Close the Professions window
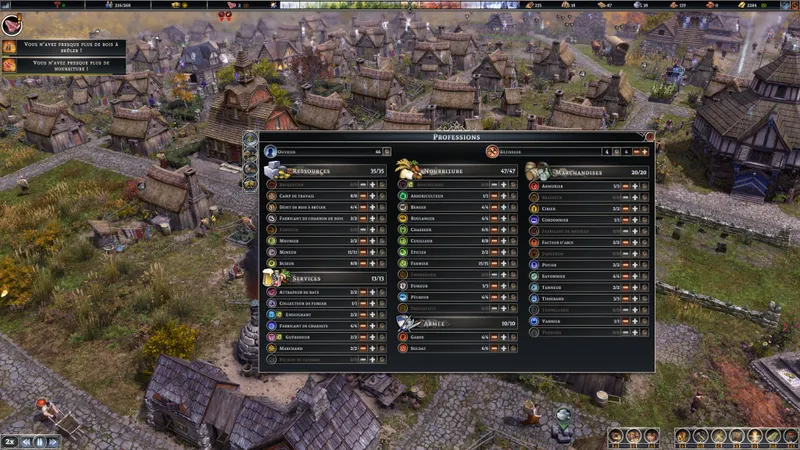The height and width of the screenshot is (450, 800). coord(649,136)
